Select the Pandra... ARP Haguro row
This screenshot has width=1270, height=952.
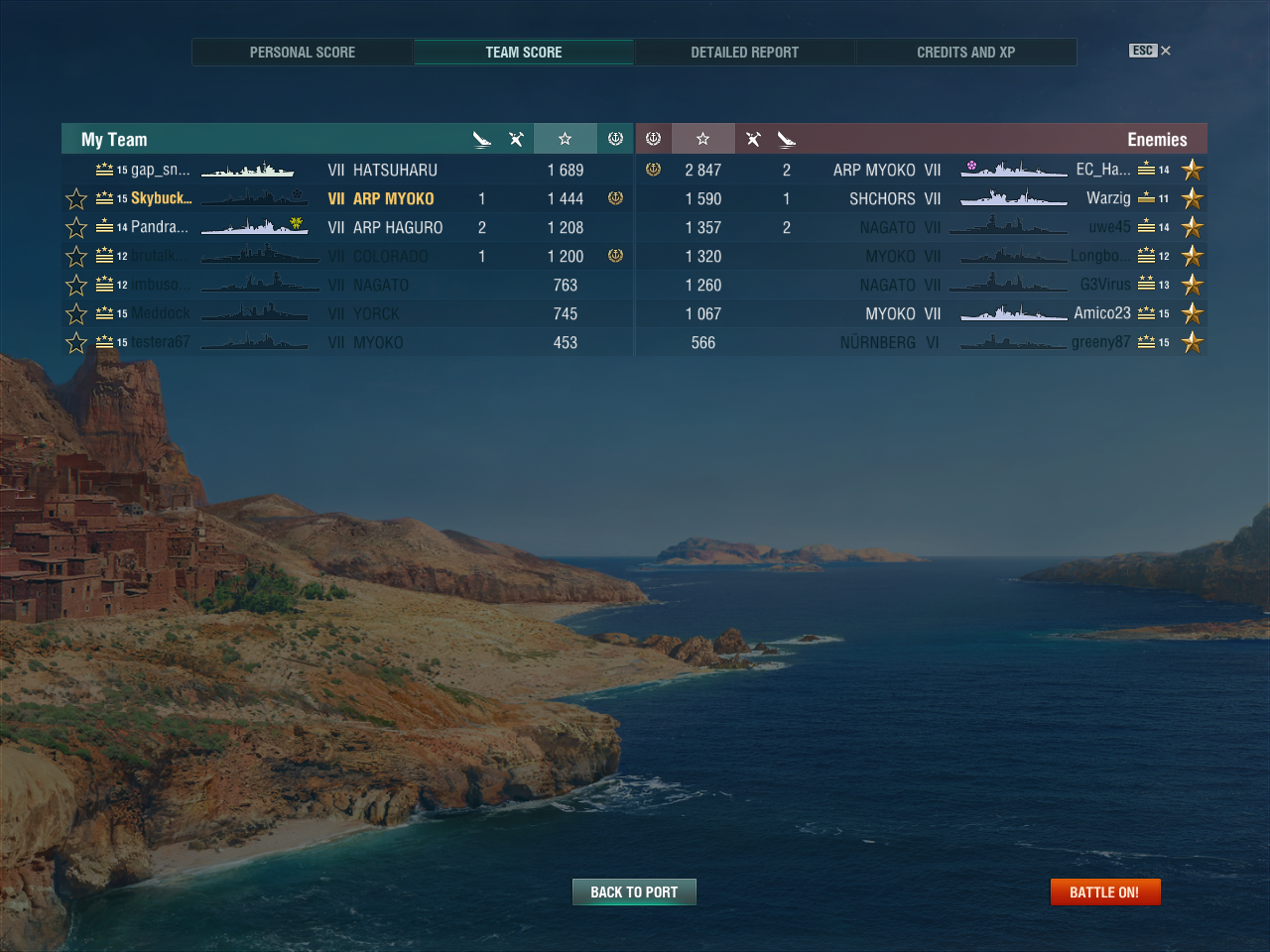tap(347, 227)
